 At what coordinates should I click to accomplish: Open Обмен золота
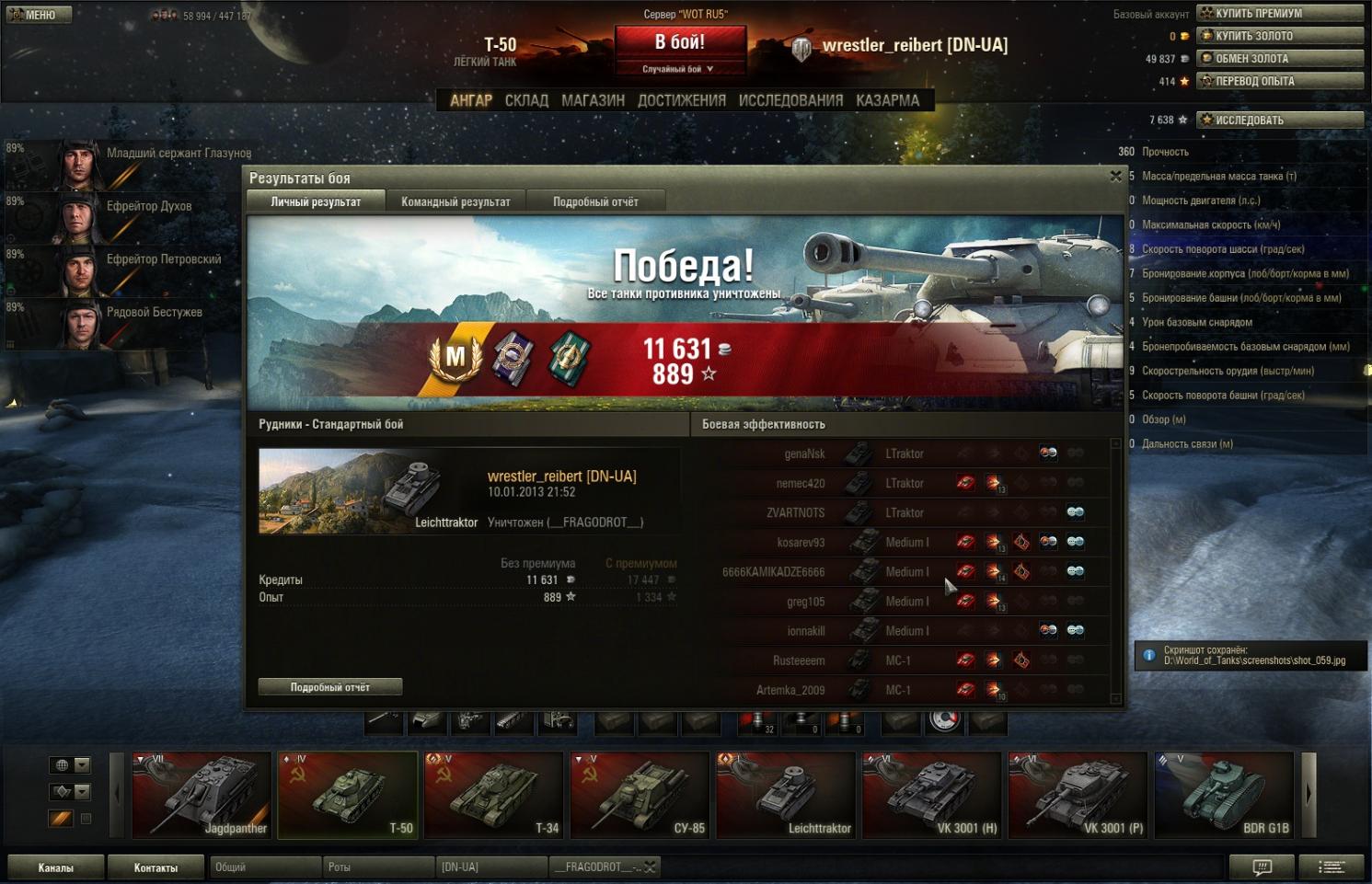(1280, 58)
